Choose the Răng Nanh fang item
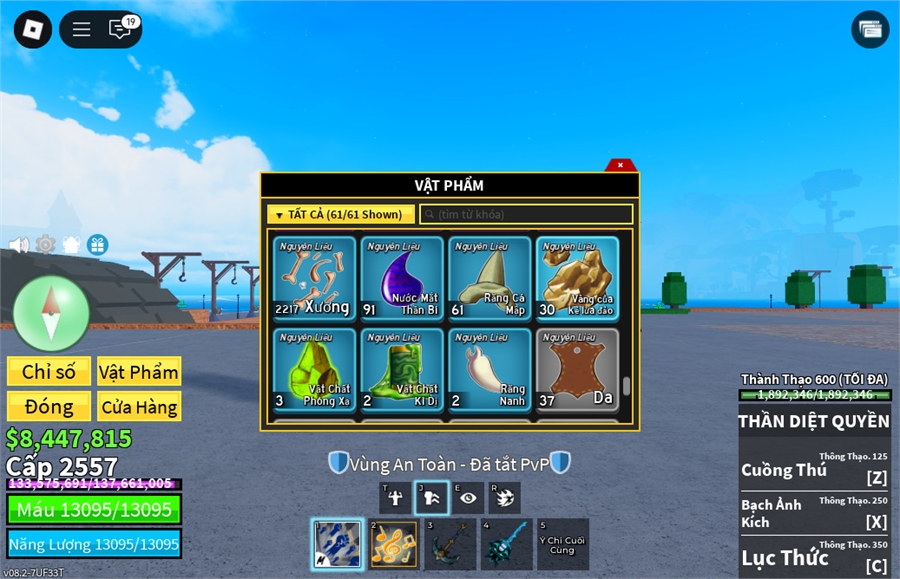 point(489,369)
